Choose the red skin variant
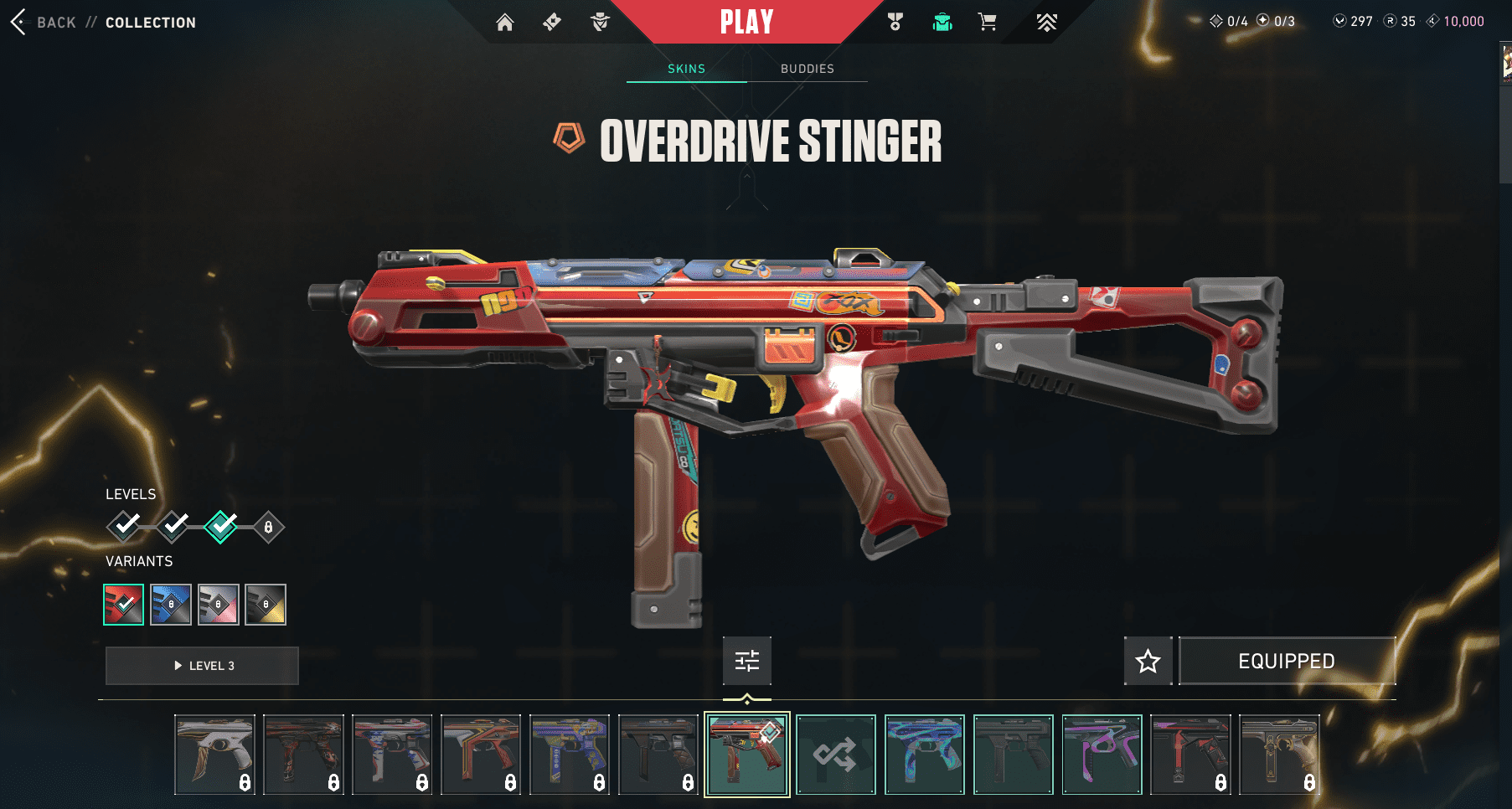Image resolution: width=1512 pixels, height=809 pixels. tap(124, 605)
